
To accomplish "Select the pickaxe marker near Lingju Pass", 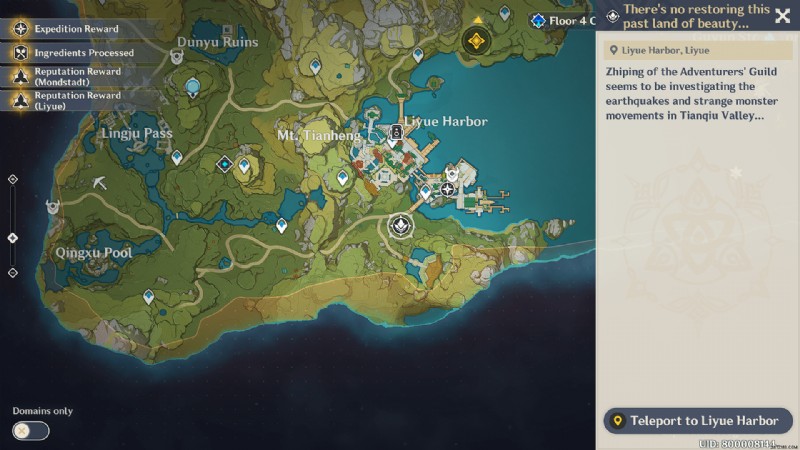I will (x=99, y=182).
